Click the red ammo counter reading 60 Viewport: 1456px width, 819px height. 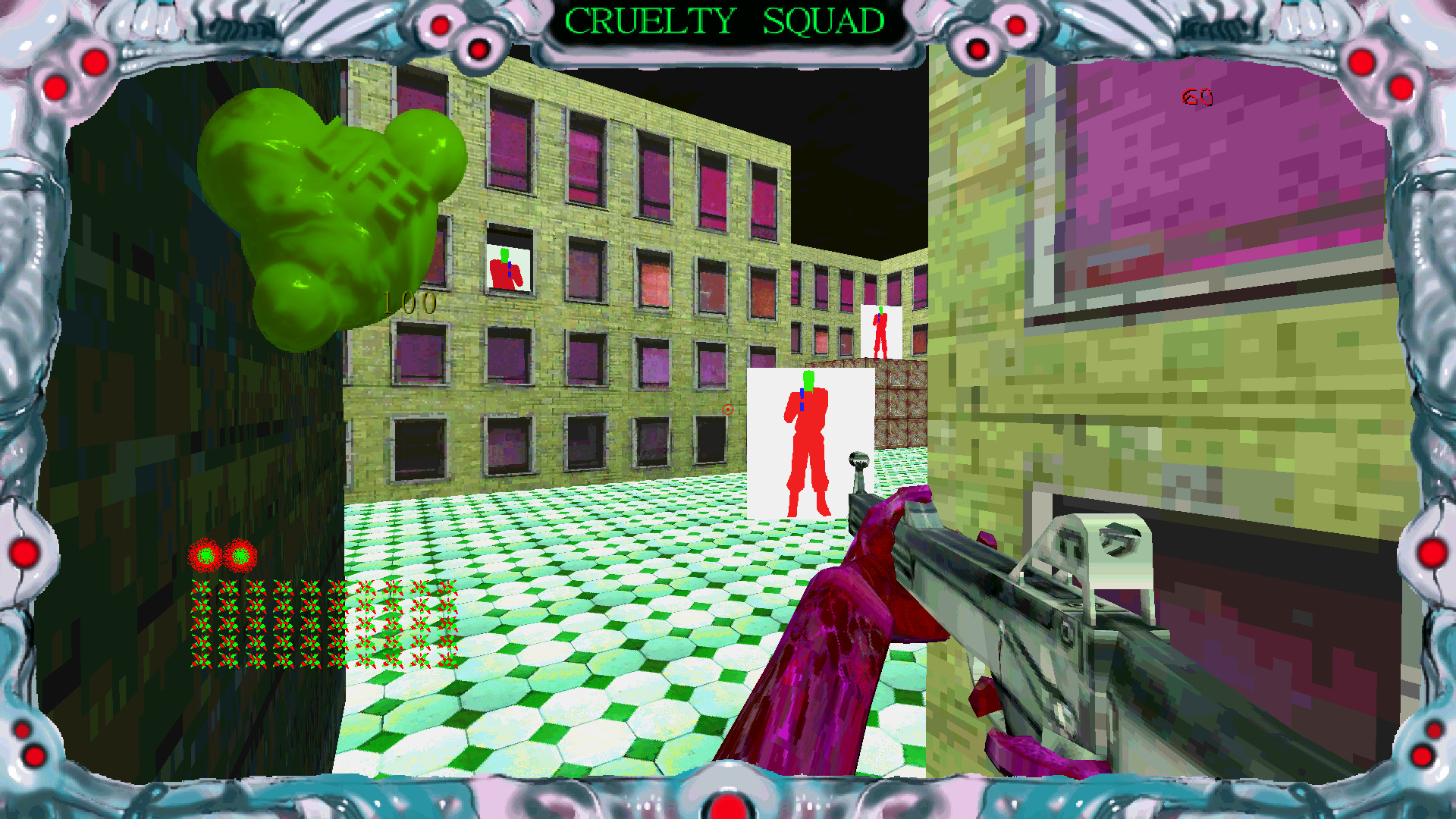[1196, 97]
